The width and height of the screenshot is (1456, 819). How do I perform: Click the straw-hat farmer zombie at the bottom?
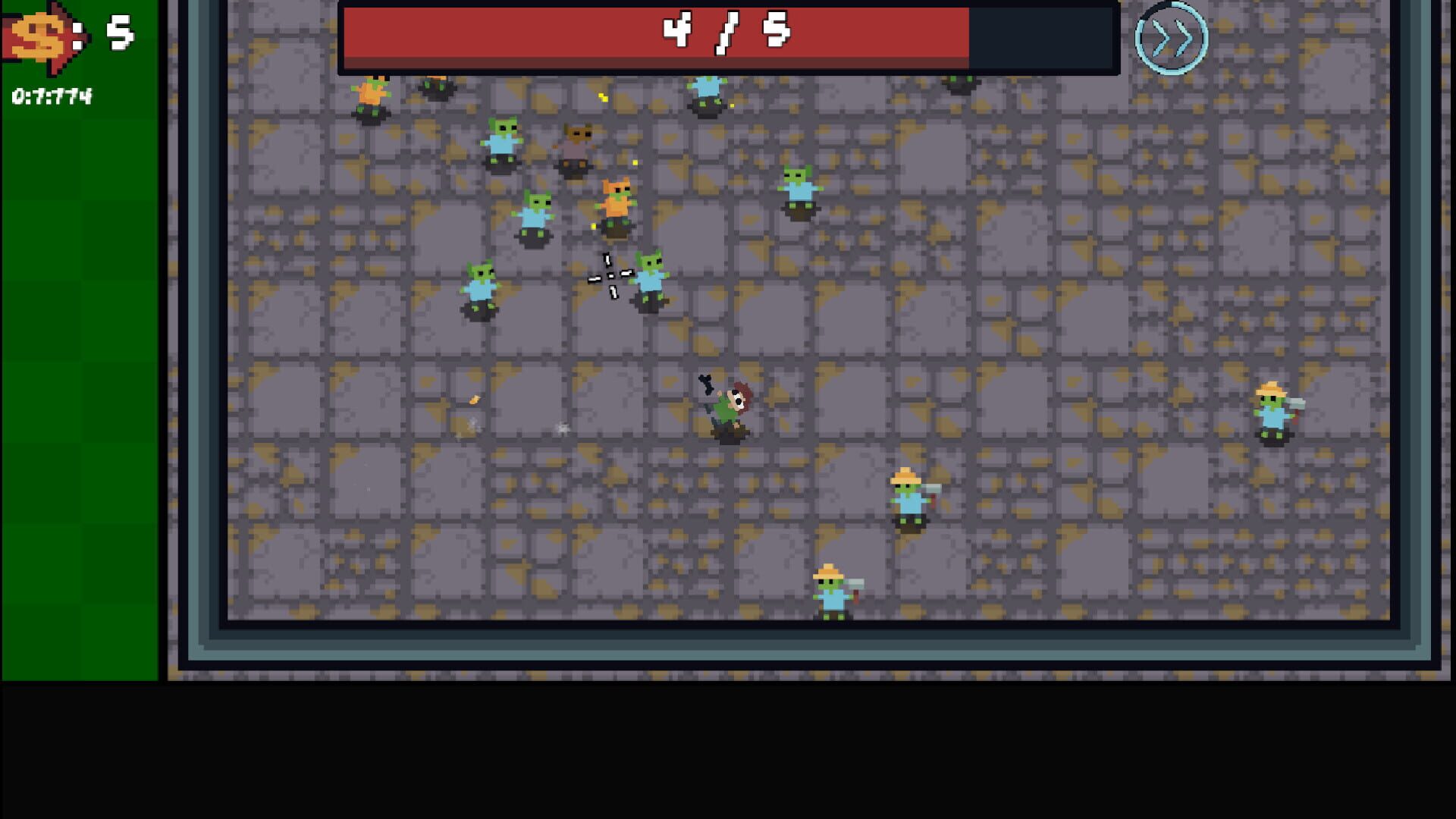pyautogui.click(x=832, y=591)
